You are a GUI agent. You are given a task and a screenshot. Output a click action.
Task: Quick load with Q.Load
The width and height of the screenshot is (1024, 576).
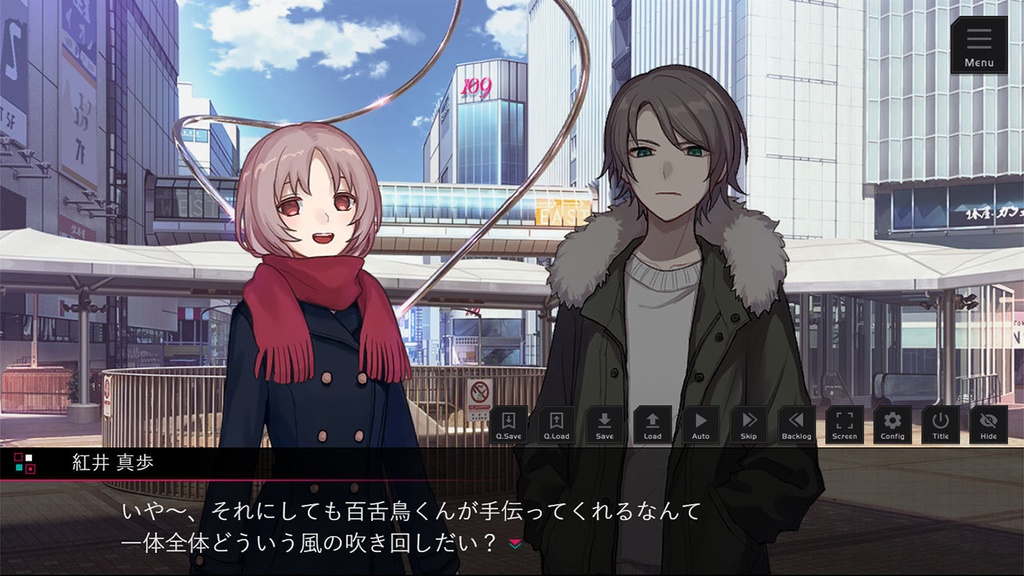click(x=556, y=424)
